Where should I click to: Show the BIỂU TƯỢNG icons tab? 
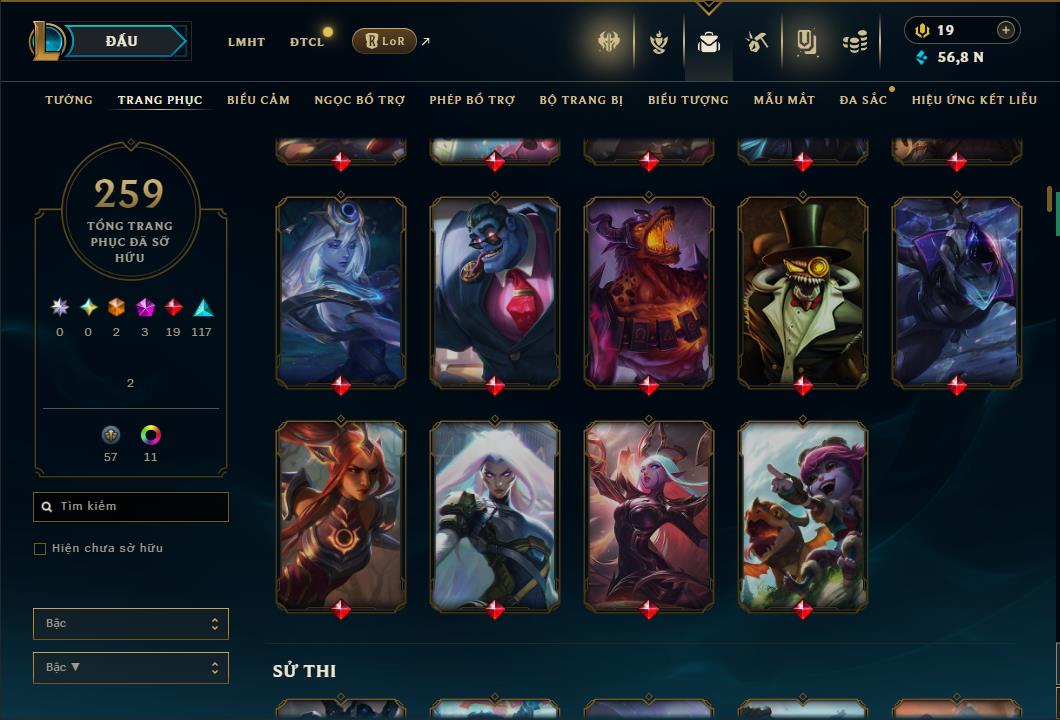point(688,100)
